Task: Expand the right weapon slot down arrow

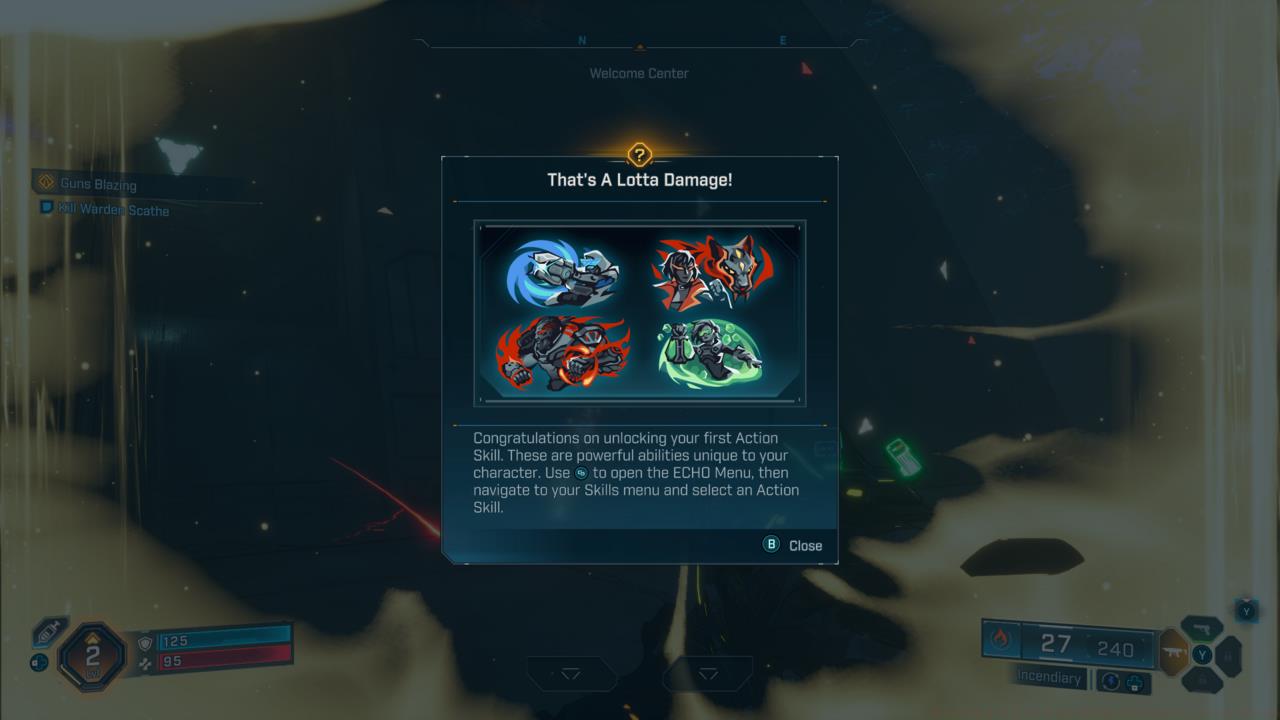Action: 707,674
